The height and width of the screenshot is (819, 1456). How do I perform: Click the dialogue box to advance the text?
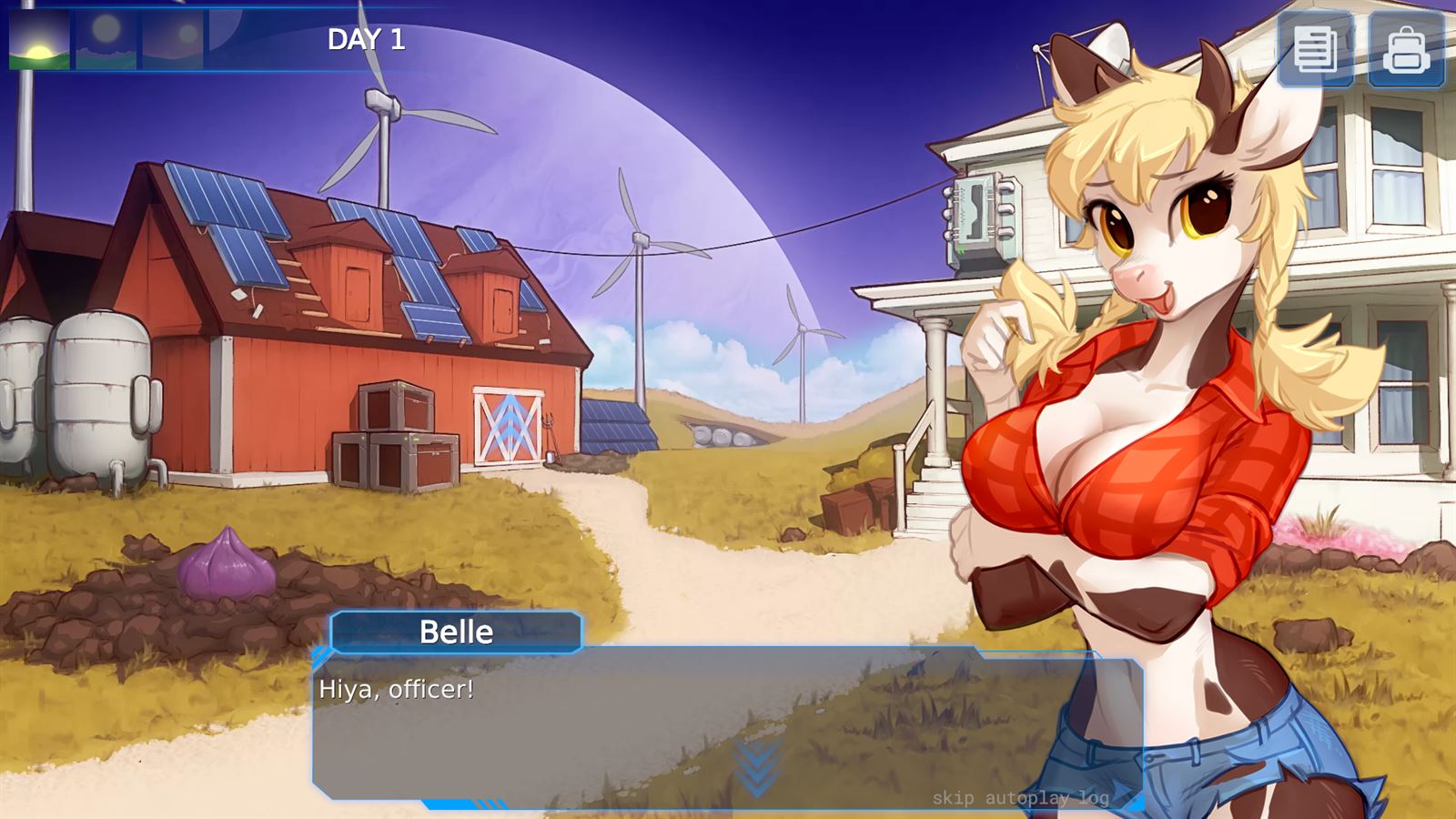(637, 719)
